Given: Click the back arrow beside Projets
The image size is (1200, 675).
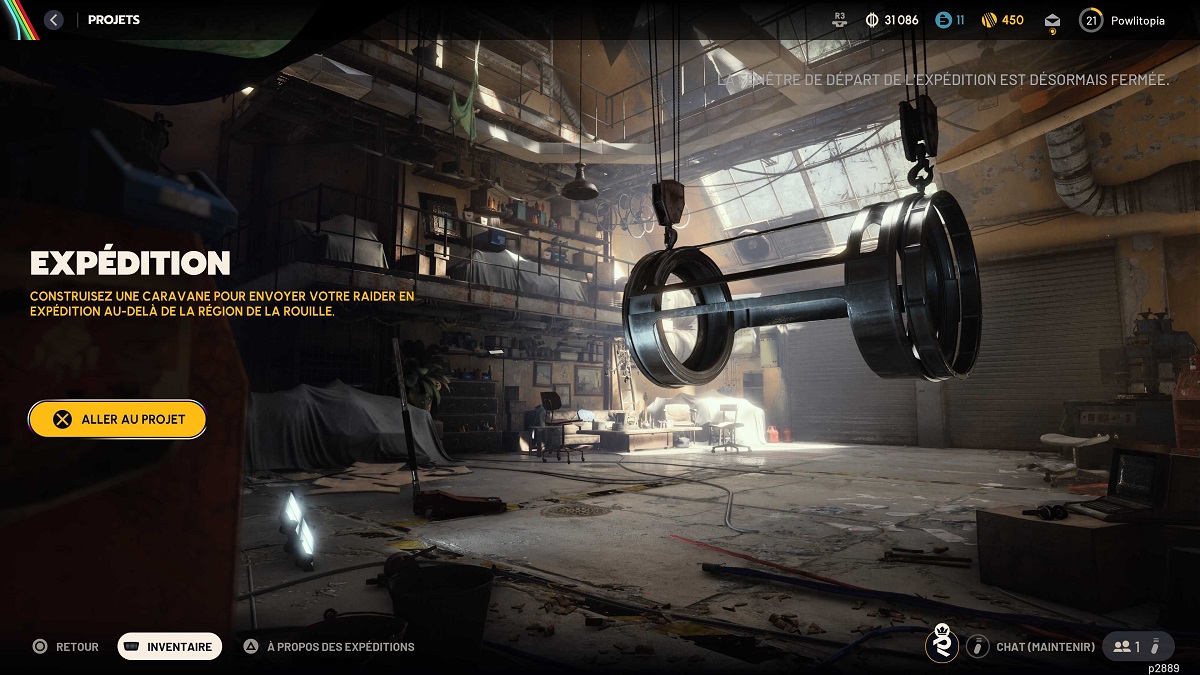Looking at the screenshot, I should (54, 20).
